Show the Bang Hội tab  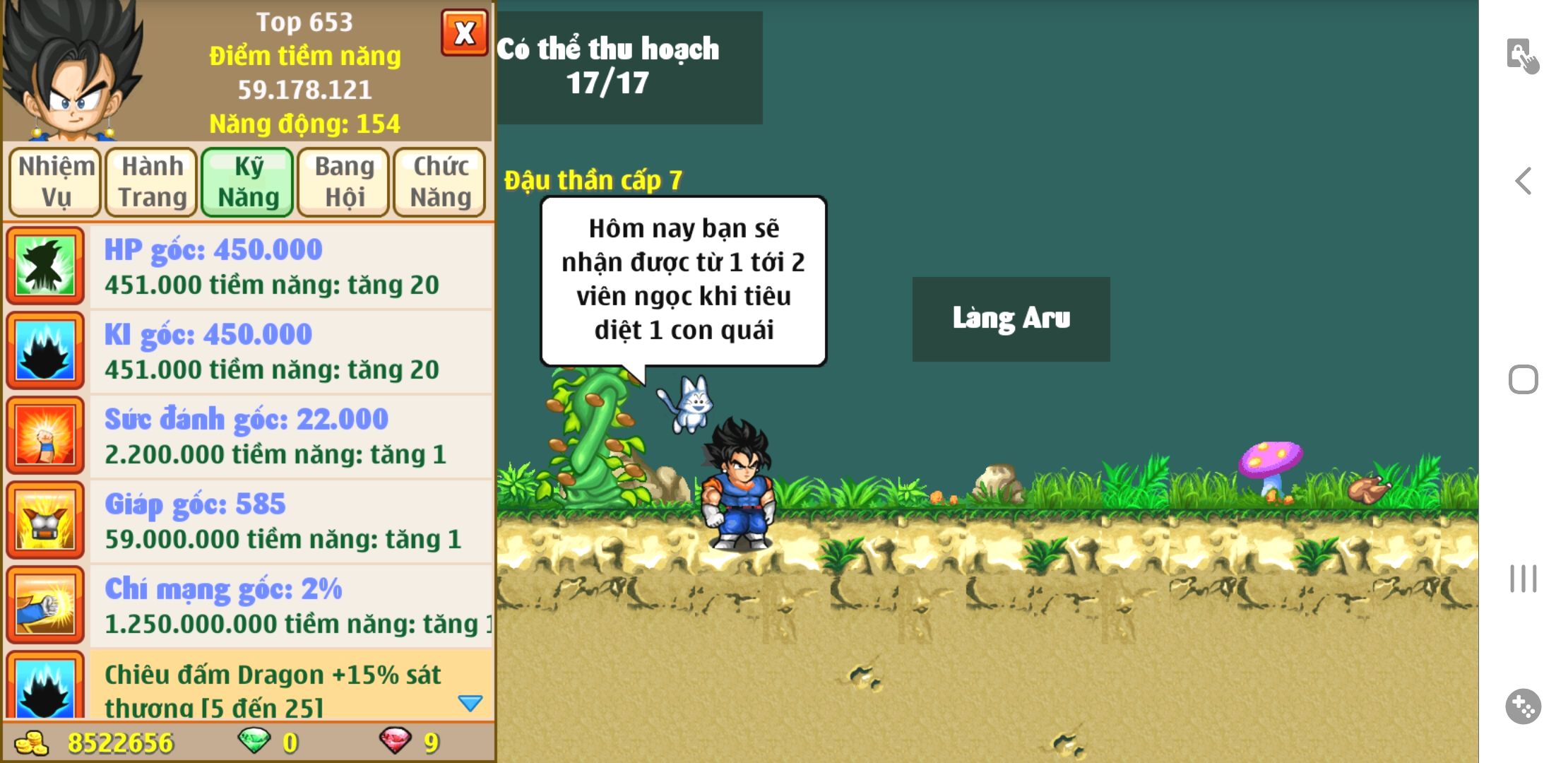coord(344,182)
